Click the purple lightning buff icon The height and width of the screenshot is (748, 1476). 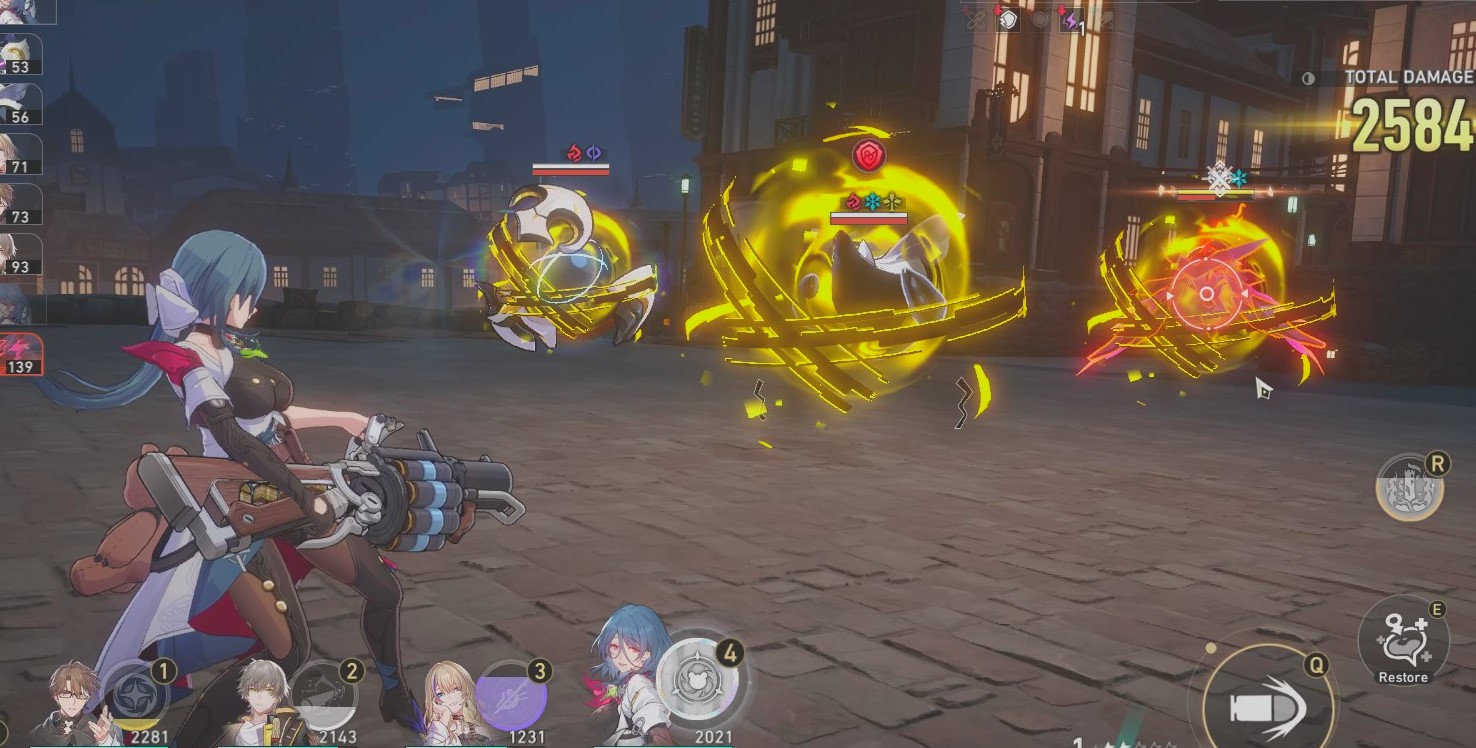point(1073,18)
